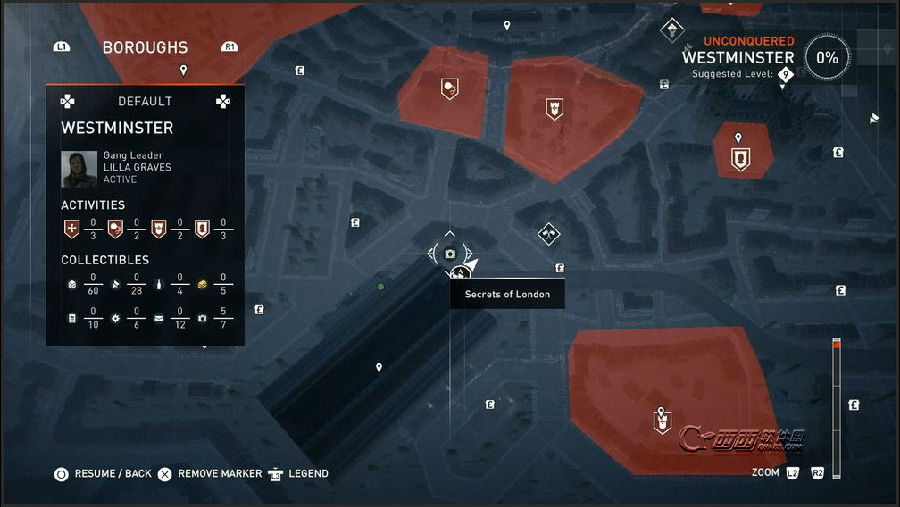Open the BOROUGHS map header
Screen dimensions: 900x507
[x=145, y=47]
